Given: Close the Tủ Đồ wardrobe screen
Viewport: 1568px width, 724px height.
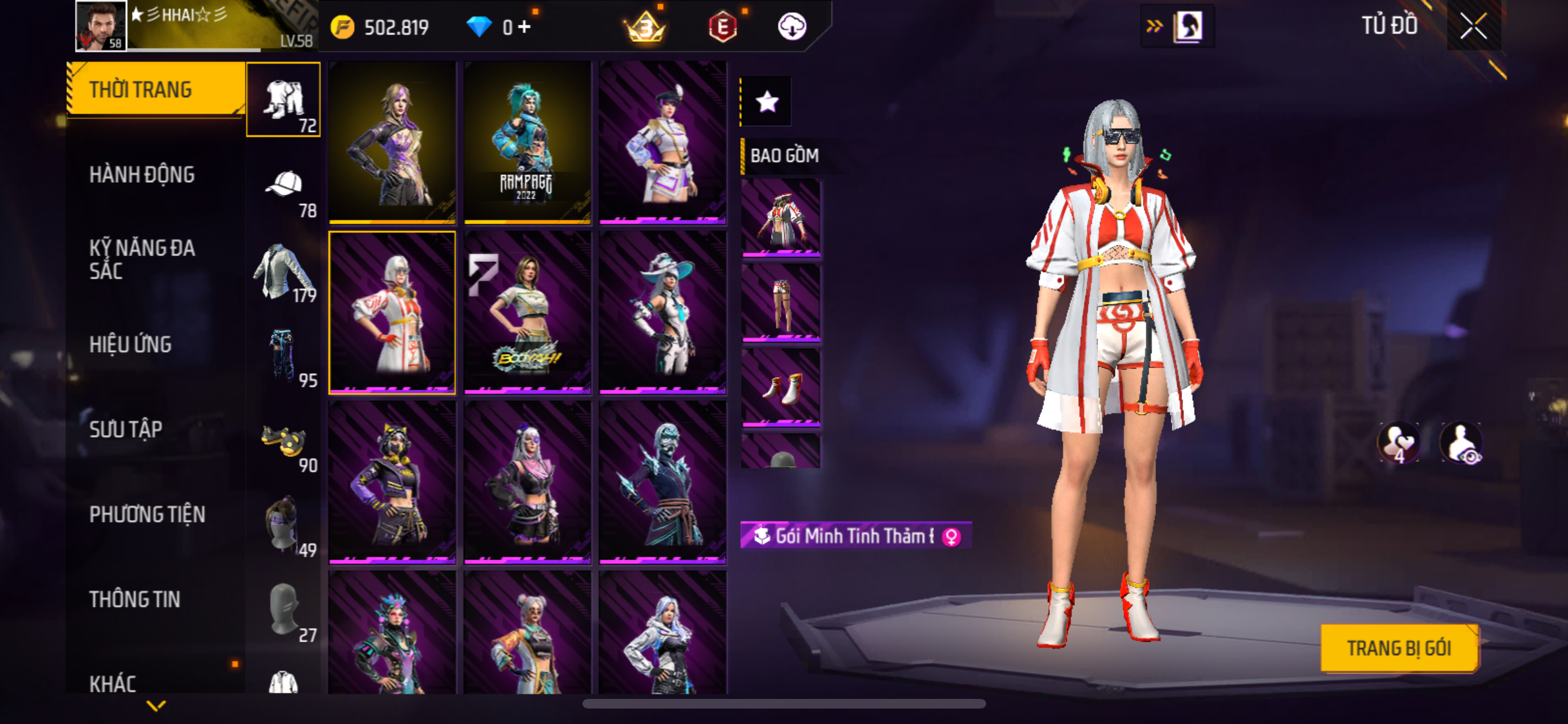Looking at the screenshot, I should [1473, 27].
